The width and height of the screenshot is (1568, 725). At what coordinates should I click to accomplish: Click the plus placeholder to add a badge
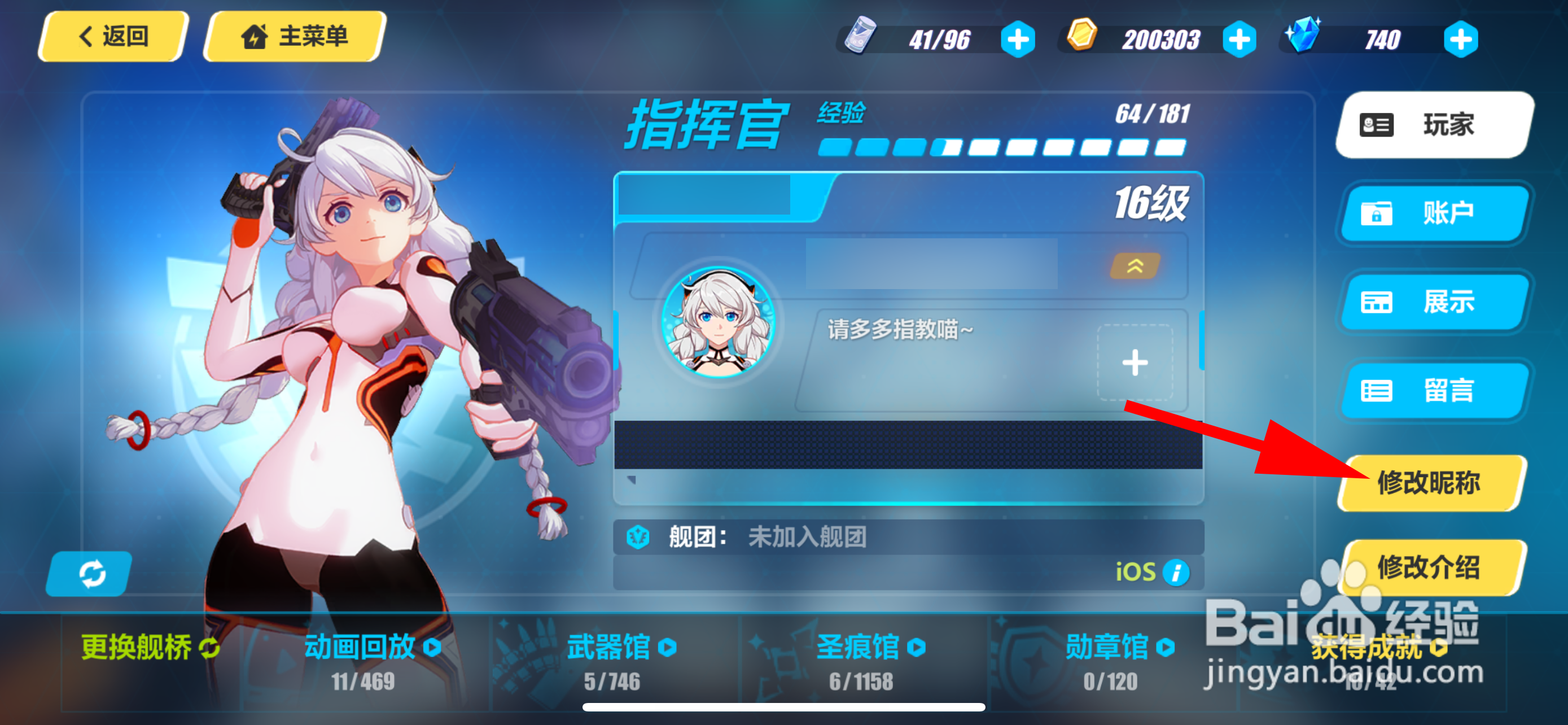coord(1135,361)
